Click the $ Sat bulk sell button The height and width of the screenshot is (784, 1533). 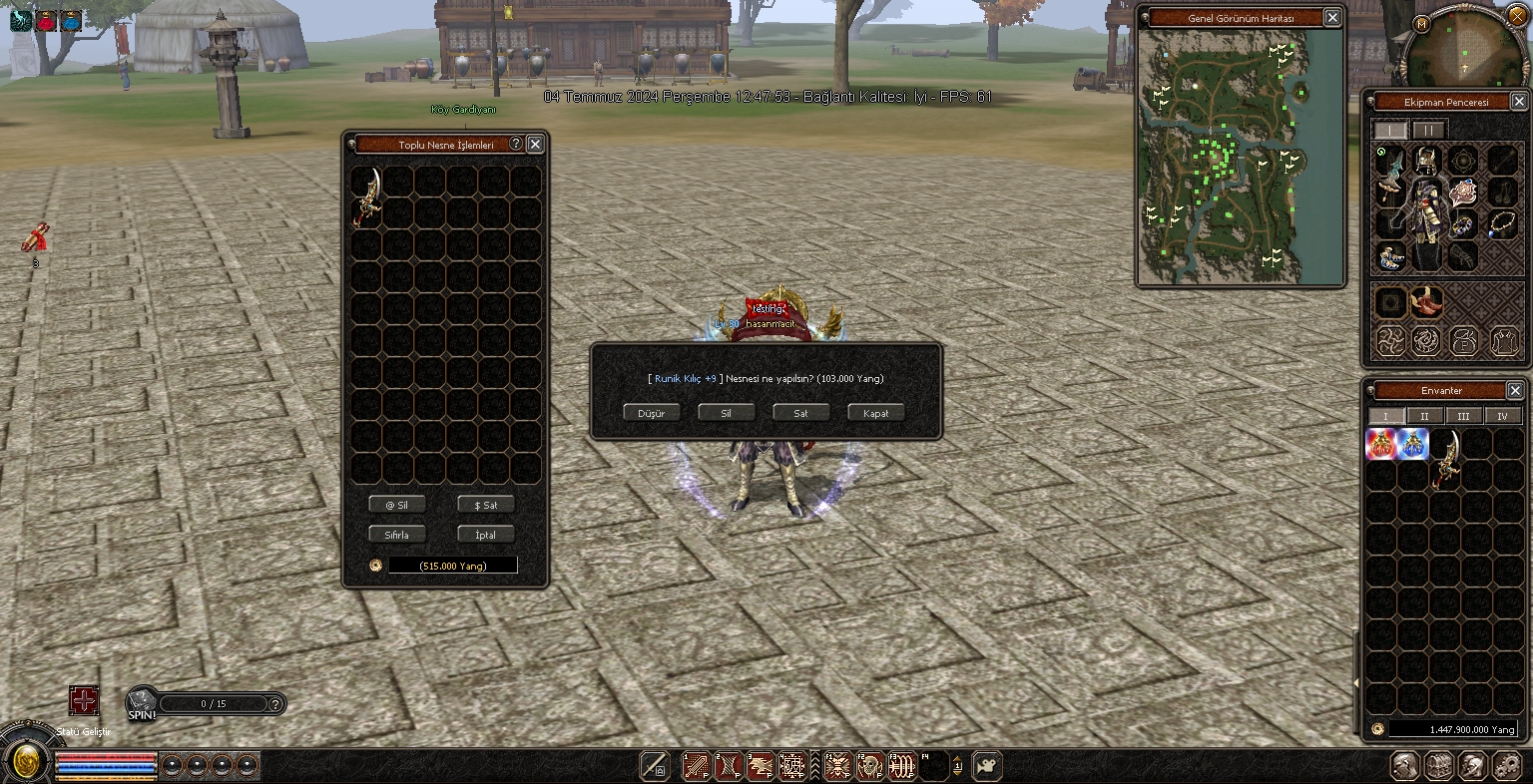point(485,505)
